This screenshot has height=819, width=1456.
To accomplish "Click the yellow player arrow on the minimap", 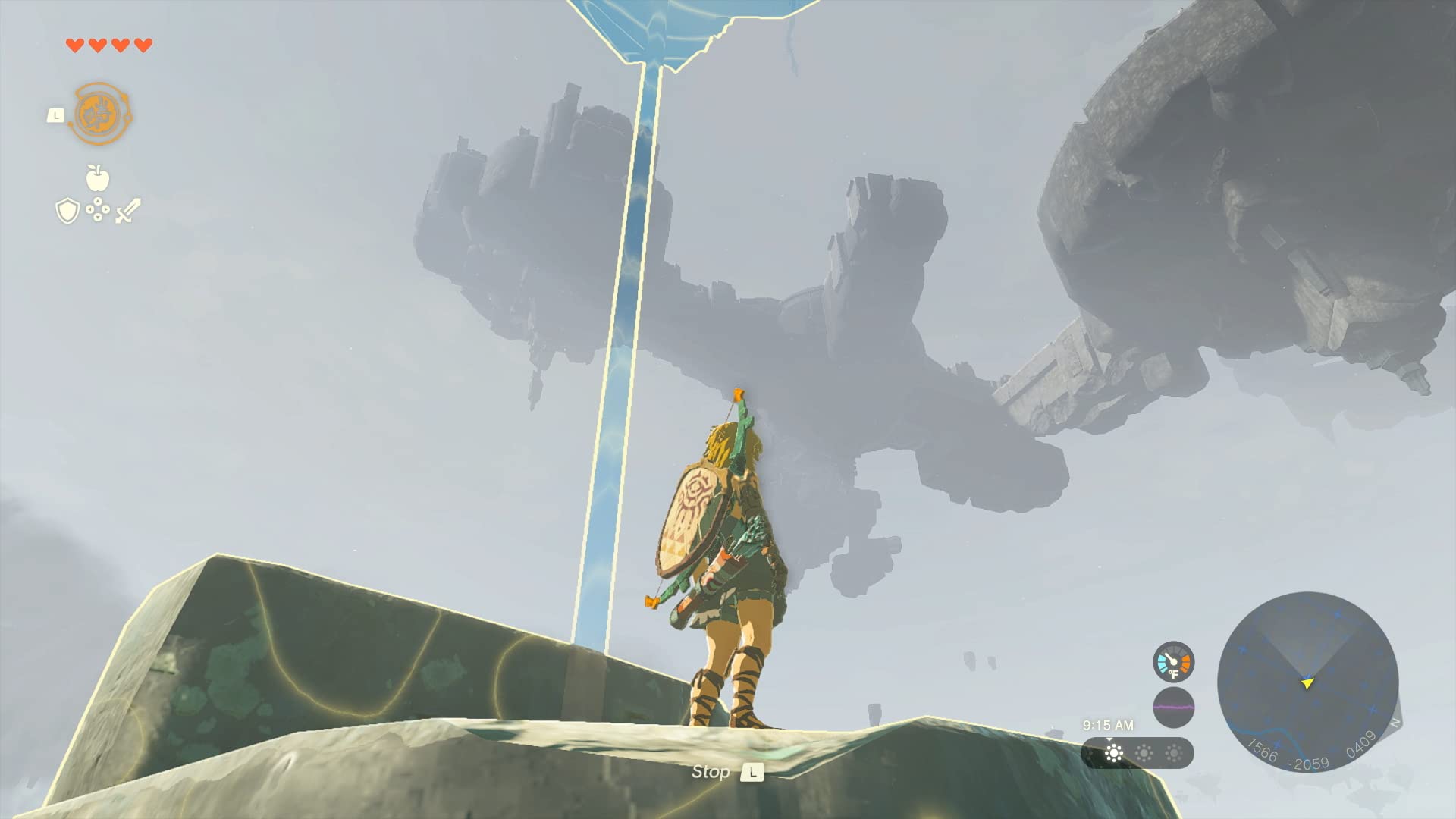I will 1307,683.
